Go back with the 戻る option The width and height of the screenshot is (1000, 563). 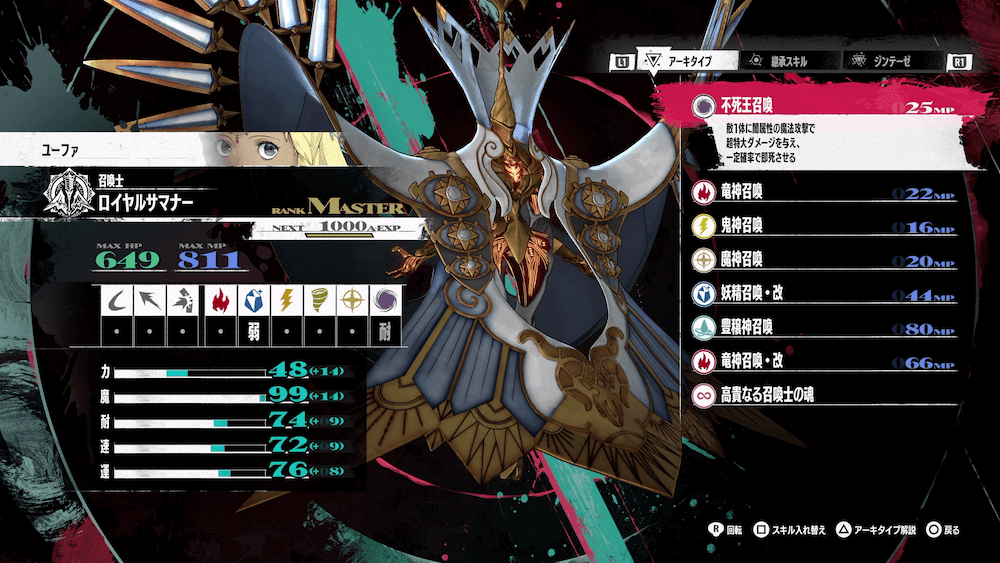pos(943,528)
